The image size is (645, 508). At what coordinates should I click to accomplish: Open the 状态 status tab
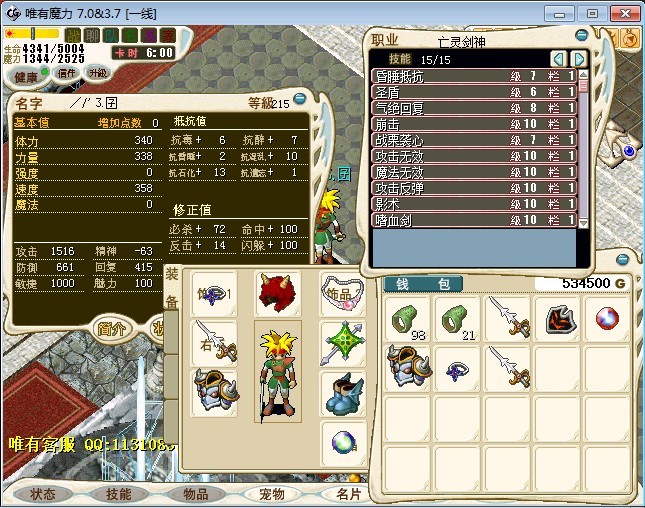point(43,494)
